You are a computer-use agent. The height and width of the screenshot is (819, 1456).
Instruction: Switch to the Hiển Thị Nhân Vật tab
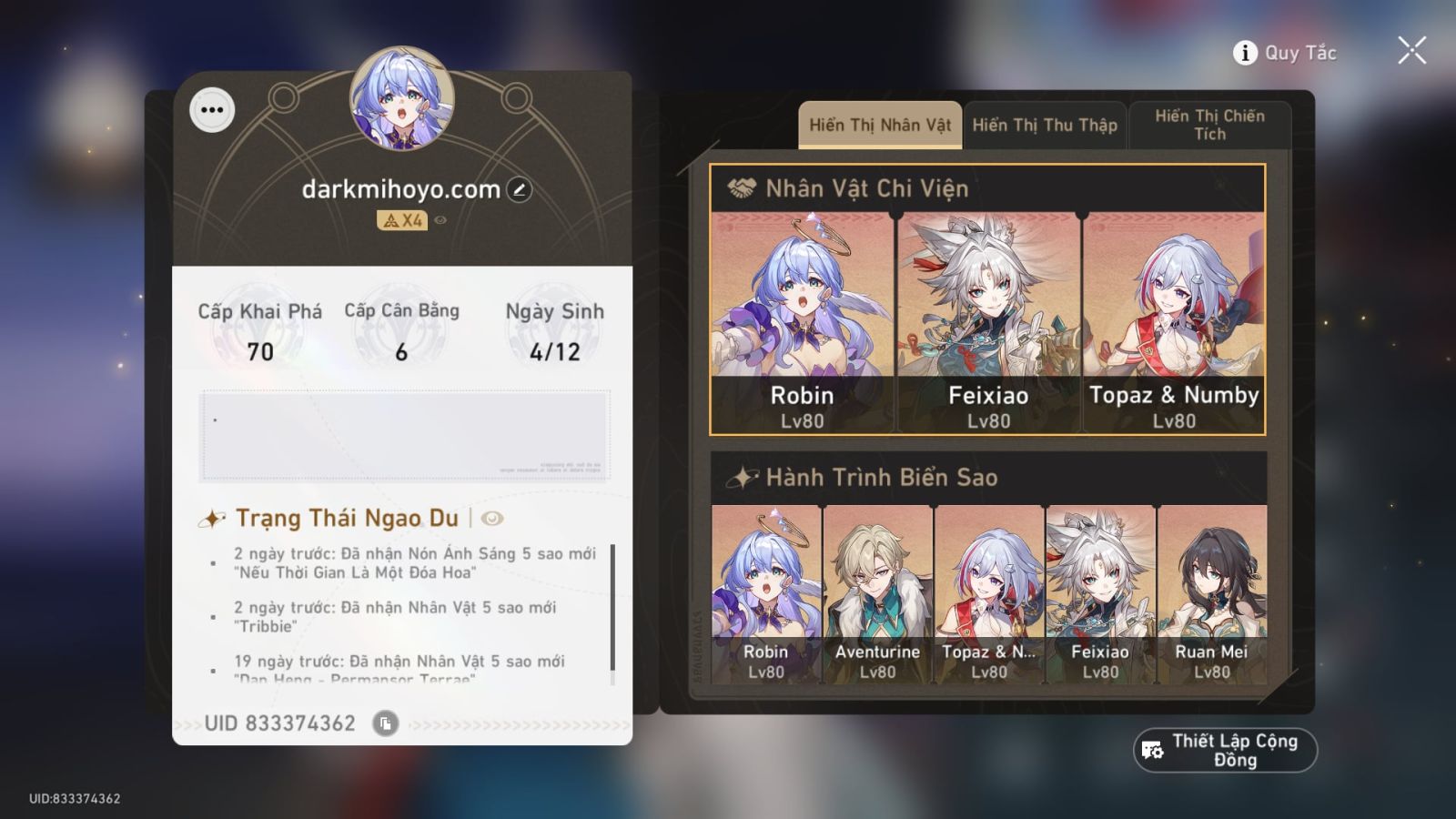879,125
